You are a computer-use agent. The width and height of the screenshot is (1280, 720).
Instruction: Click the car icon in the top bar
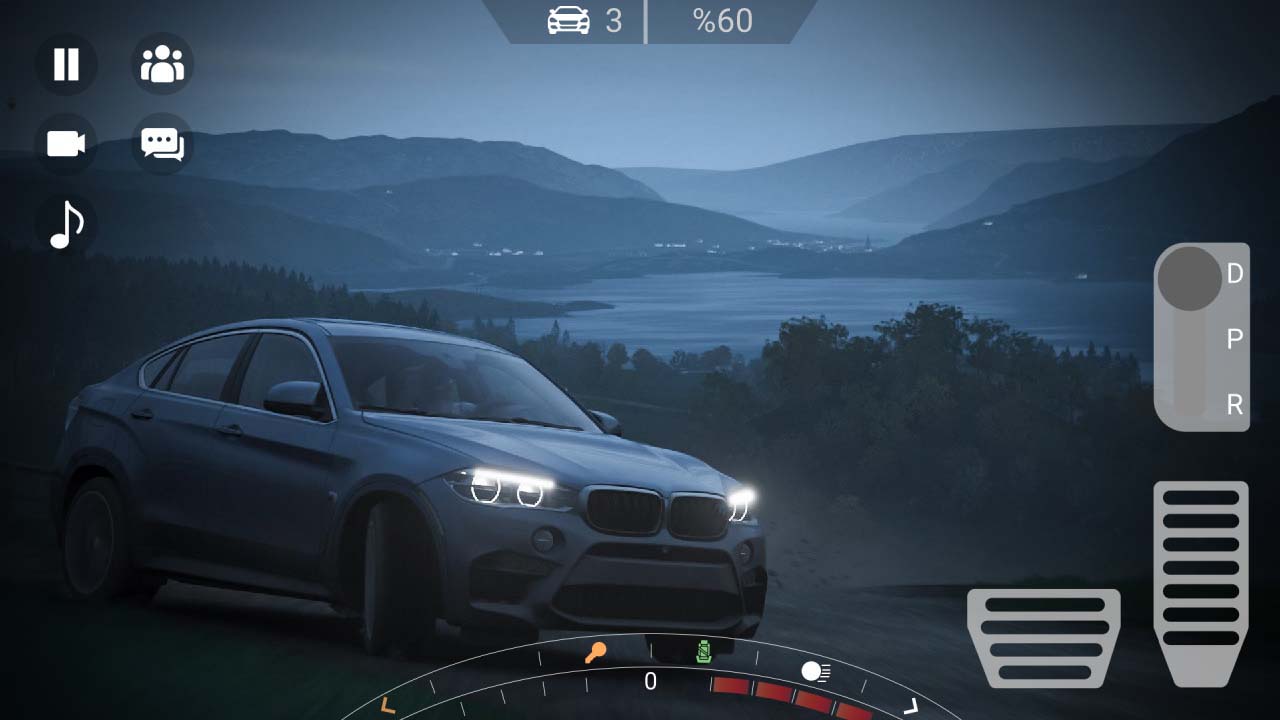click(567, 20)
